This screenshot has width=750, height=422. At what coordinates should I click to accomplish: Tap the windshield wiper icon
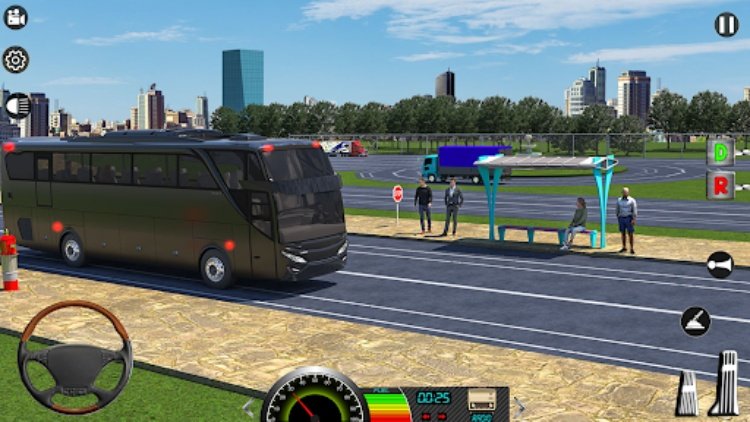[x=696, y=321]
